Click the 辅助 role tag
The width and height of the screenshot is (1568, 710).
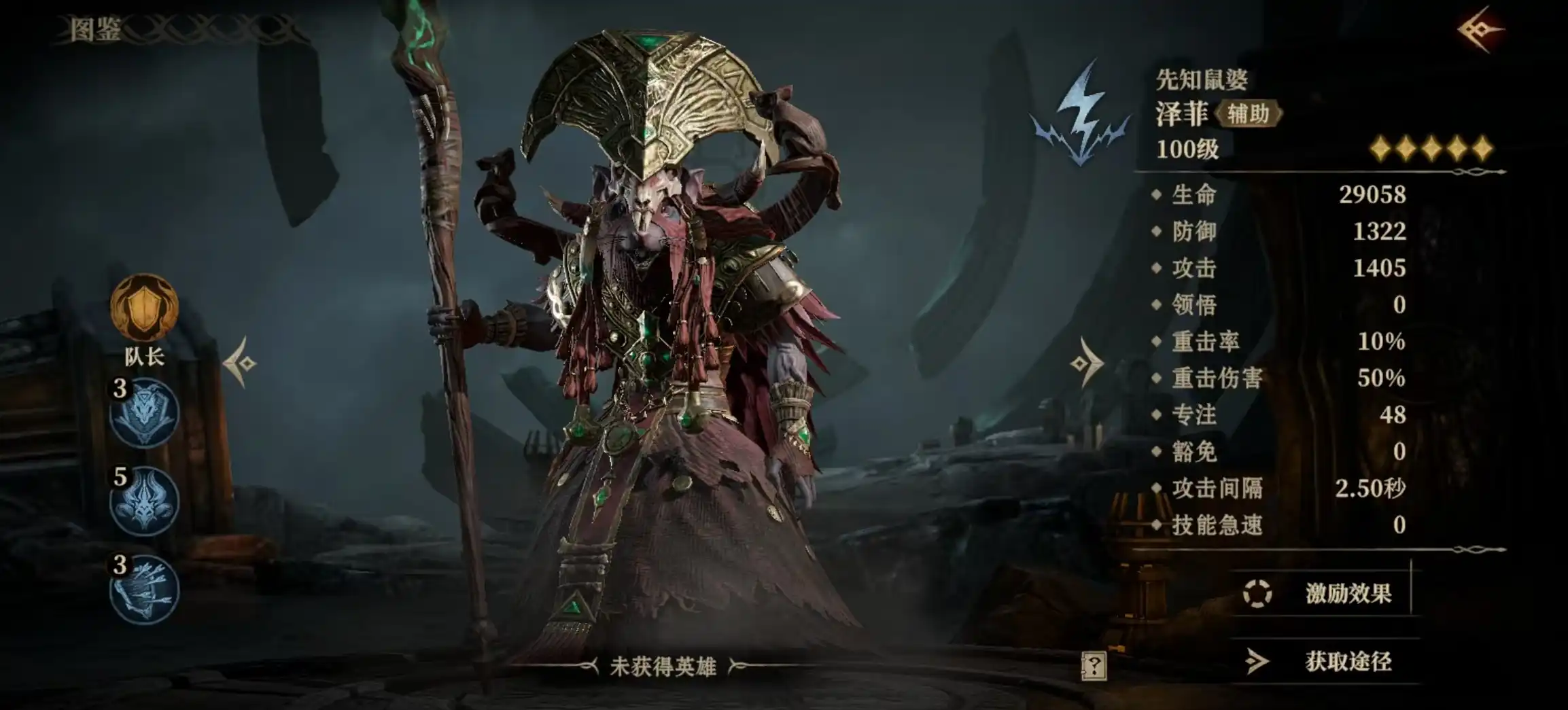(x=1248, y=114)
